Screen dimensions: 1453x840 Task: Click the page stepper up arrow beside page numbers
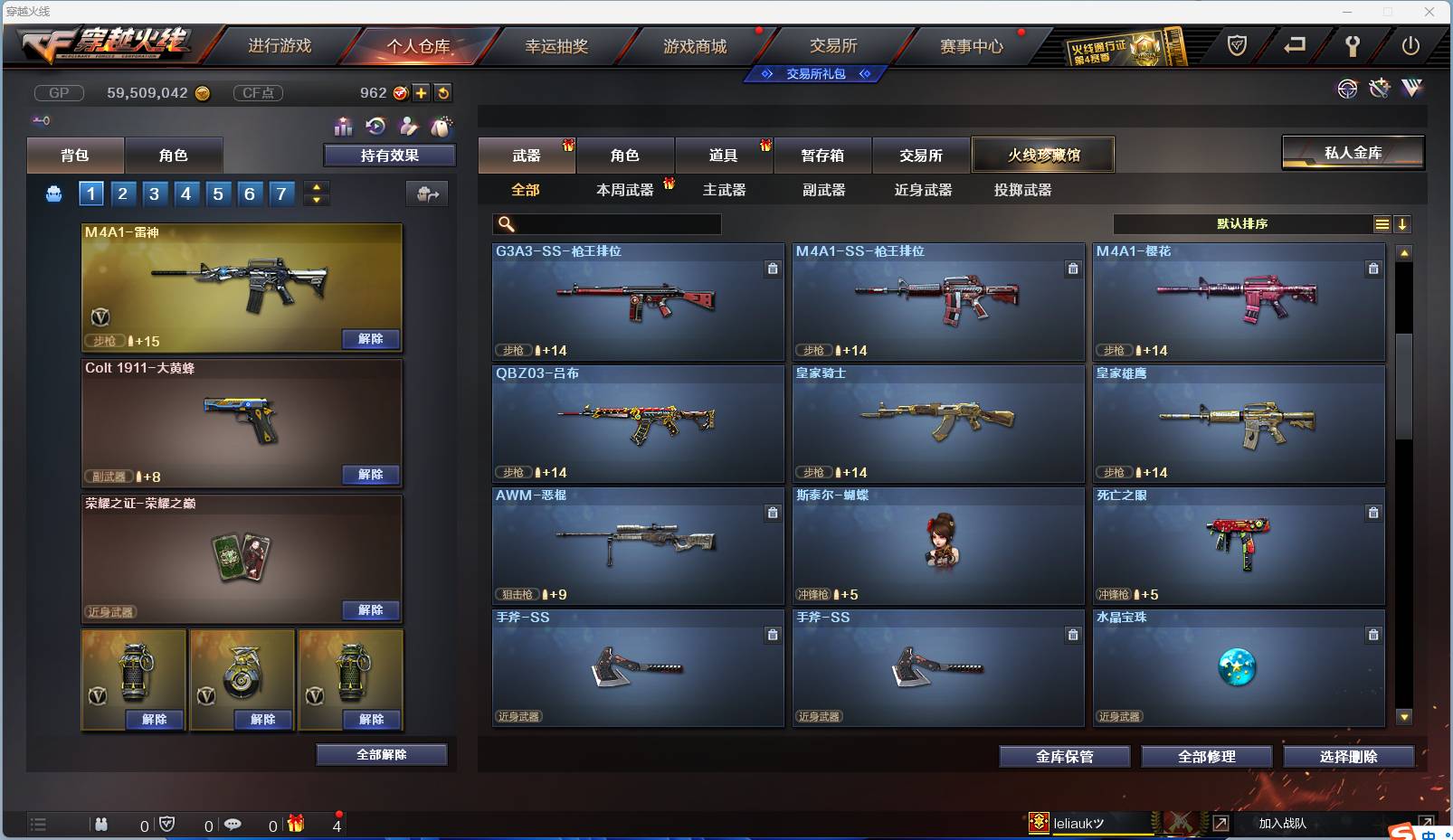pos(316,187)
